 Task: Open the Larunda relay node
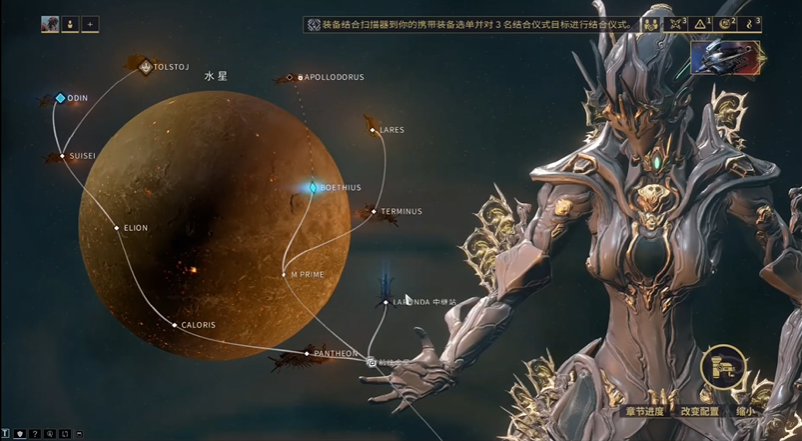386,301
